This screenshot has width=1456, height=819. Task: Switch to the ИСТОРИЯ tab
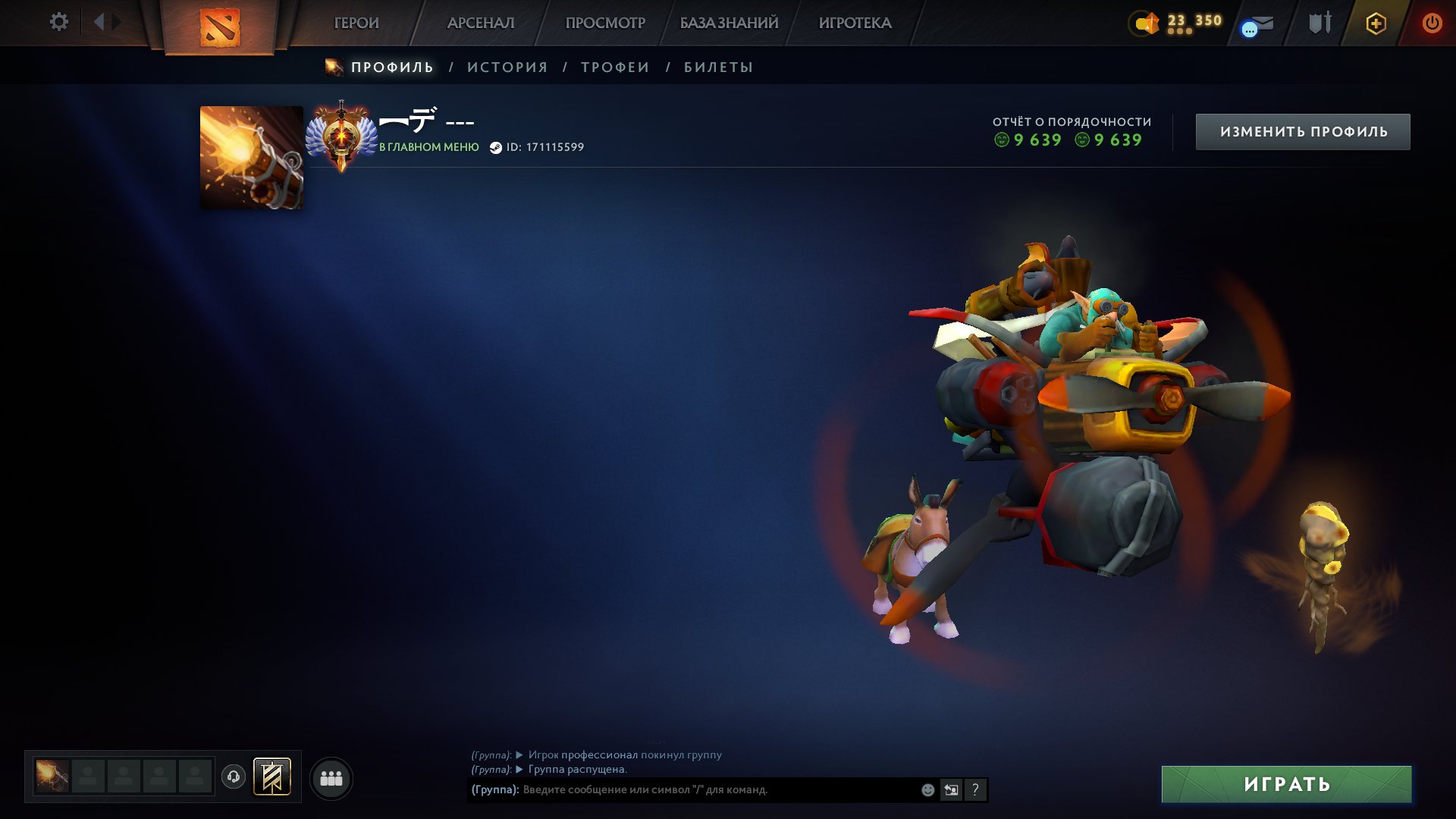tap(507, 67)
